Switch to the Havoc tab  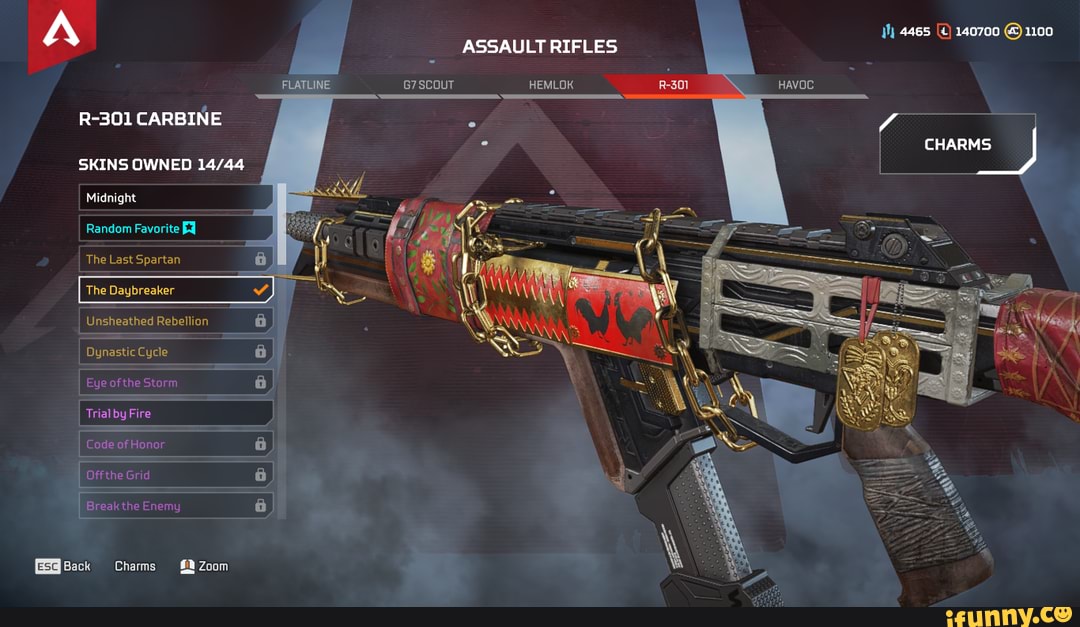click(x=796, y=85)
